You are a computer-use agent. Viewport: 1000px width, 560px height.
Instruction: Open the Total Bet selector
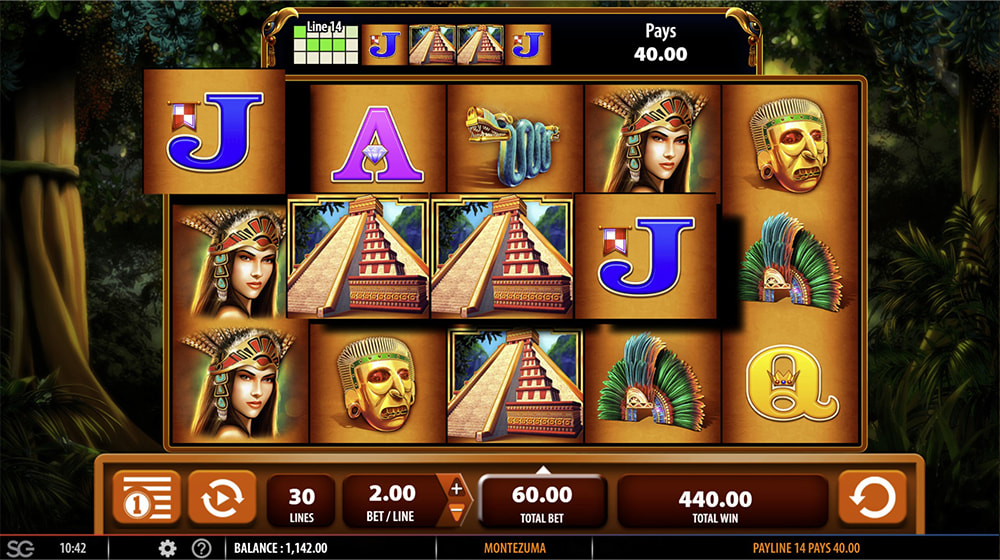point(542,502)
